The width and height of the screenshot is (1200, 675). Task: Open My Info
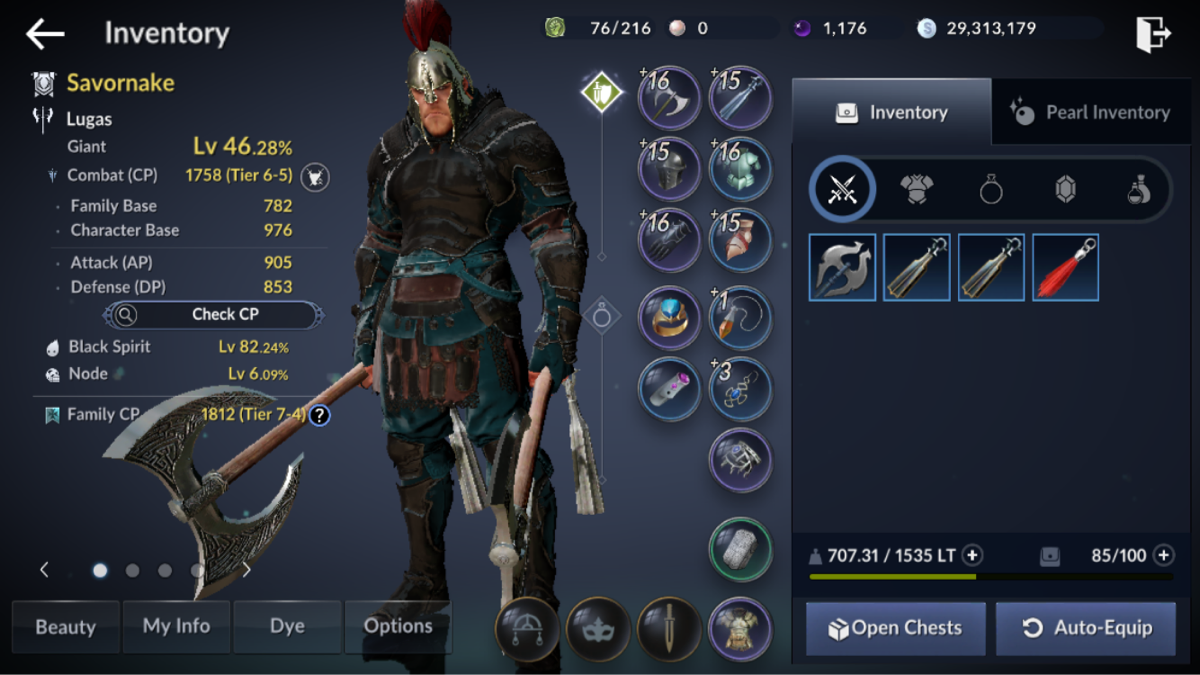pyautogui.click(x=176, y=627)
